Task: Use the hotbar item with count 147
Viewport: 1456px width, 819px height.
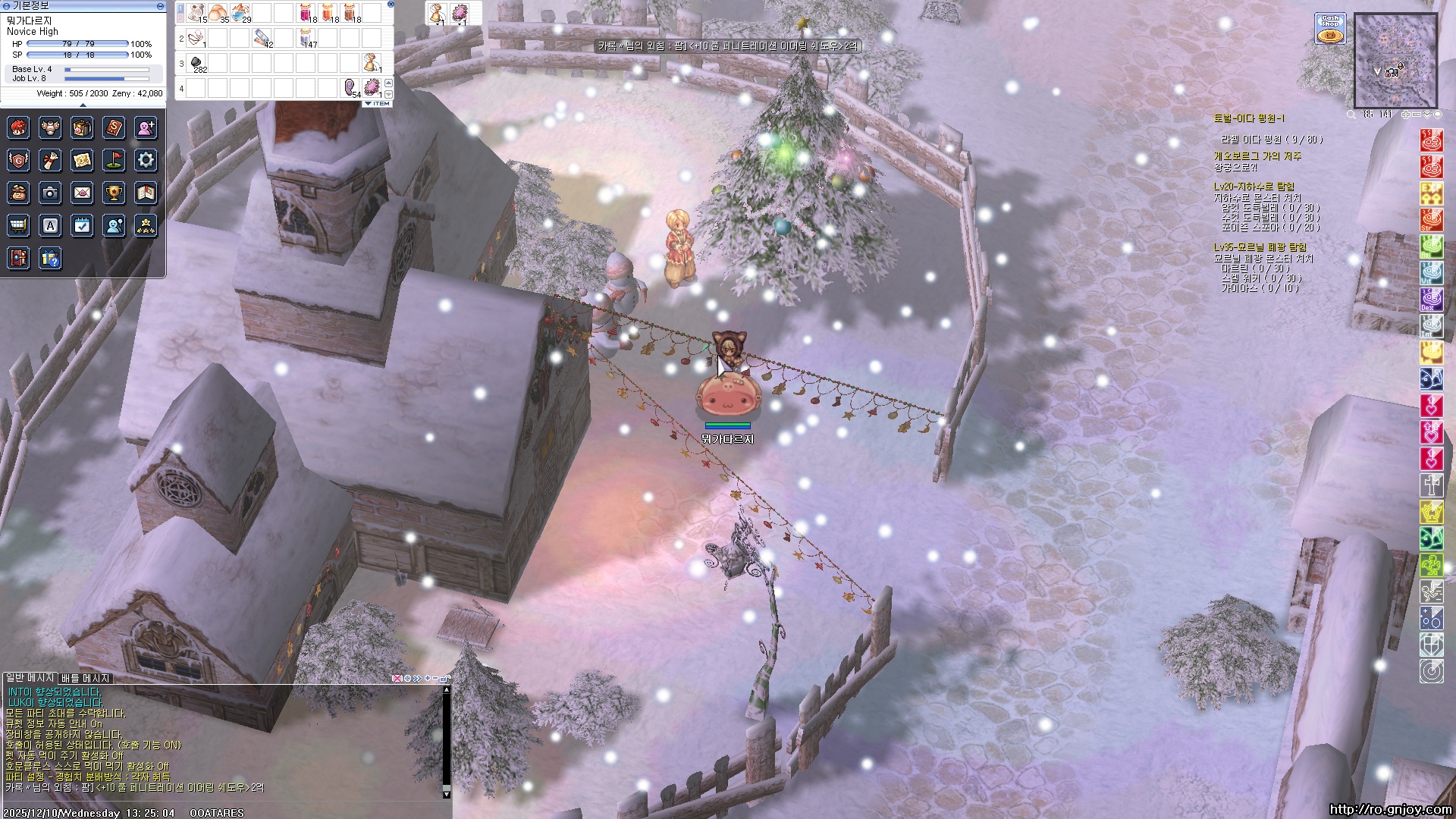Action: (x=306, y=37)
